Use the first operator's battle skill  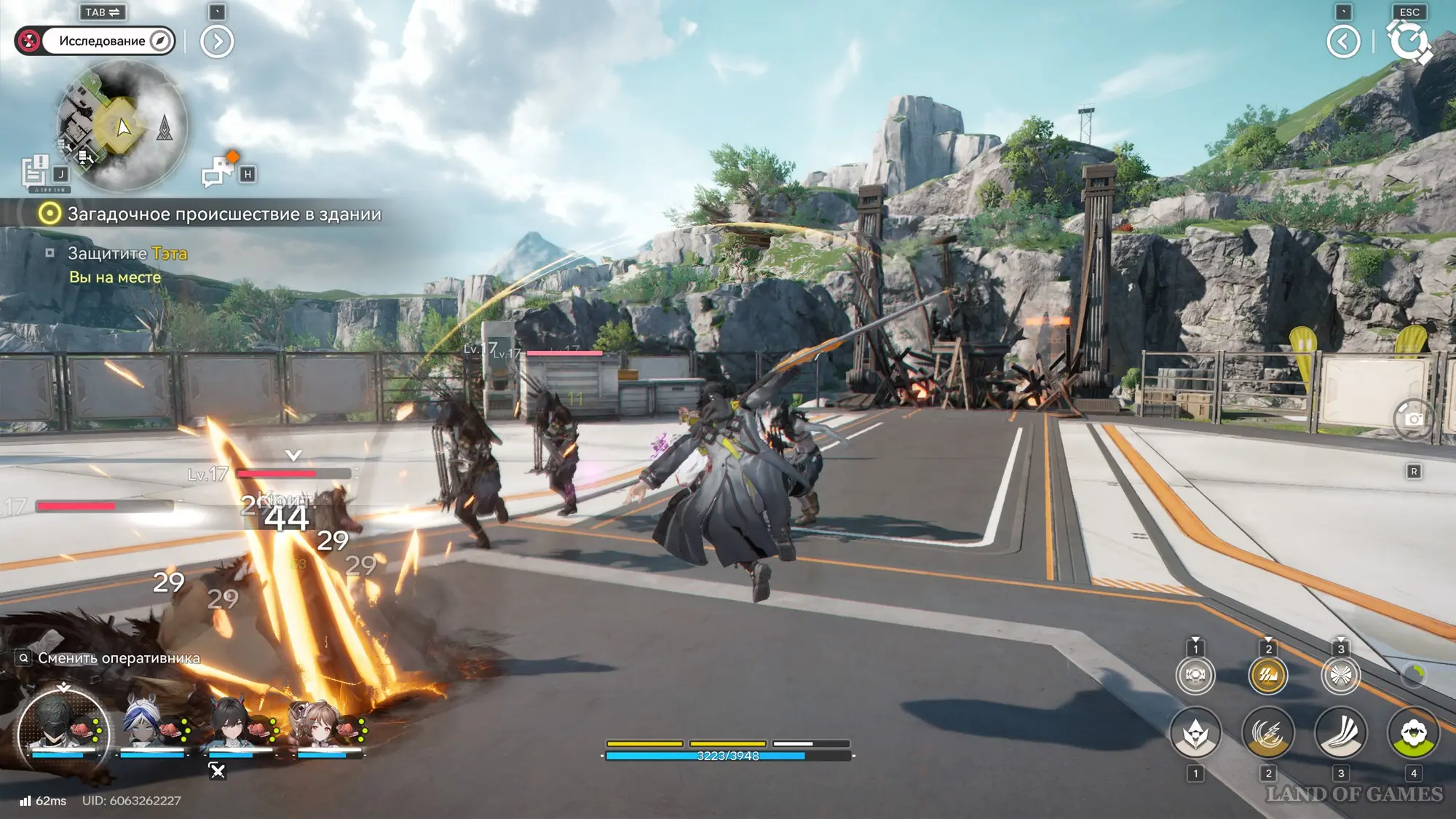click(1195, 732)
